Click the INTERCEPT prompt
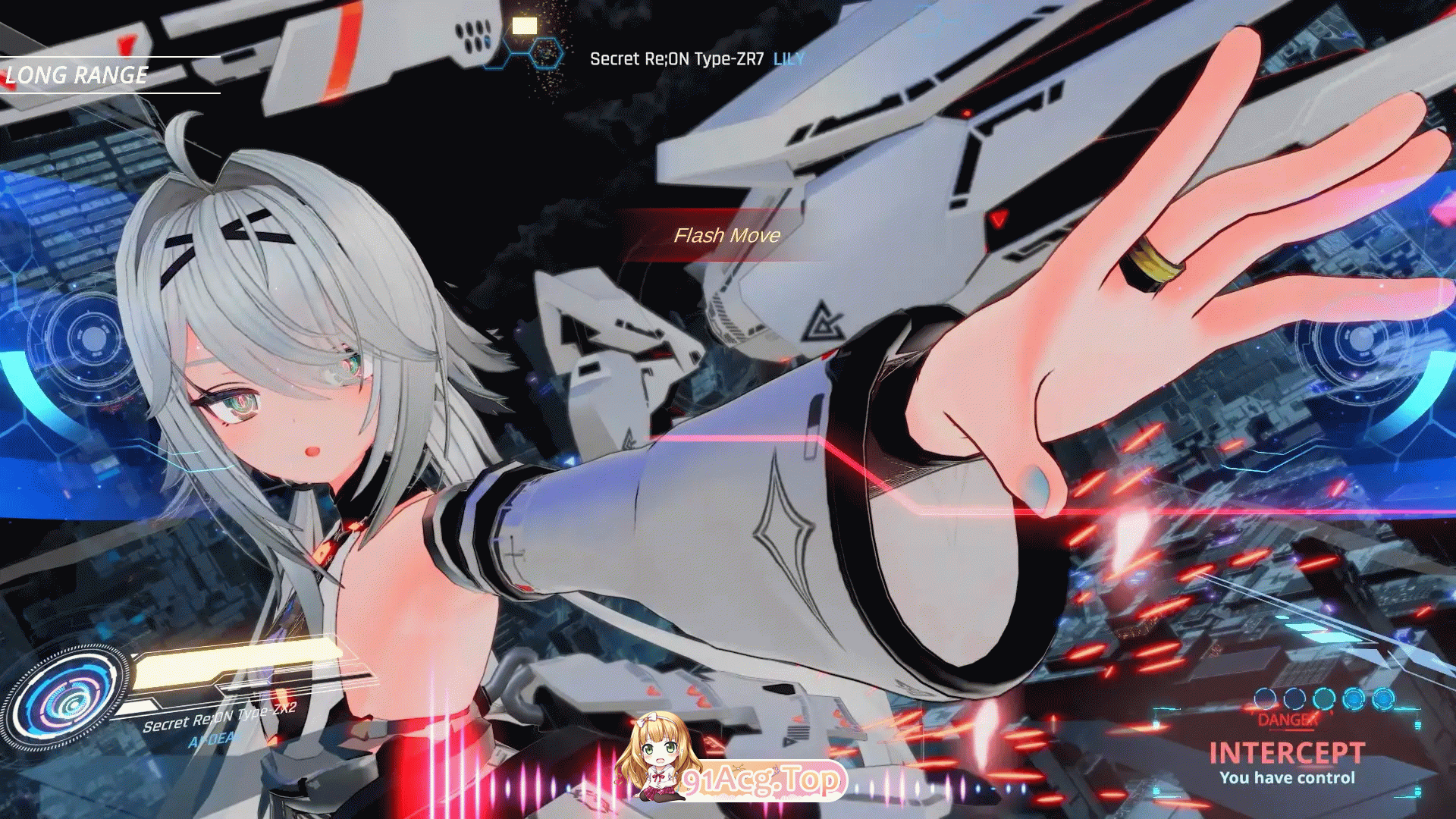 [1287, 753]
